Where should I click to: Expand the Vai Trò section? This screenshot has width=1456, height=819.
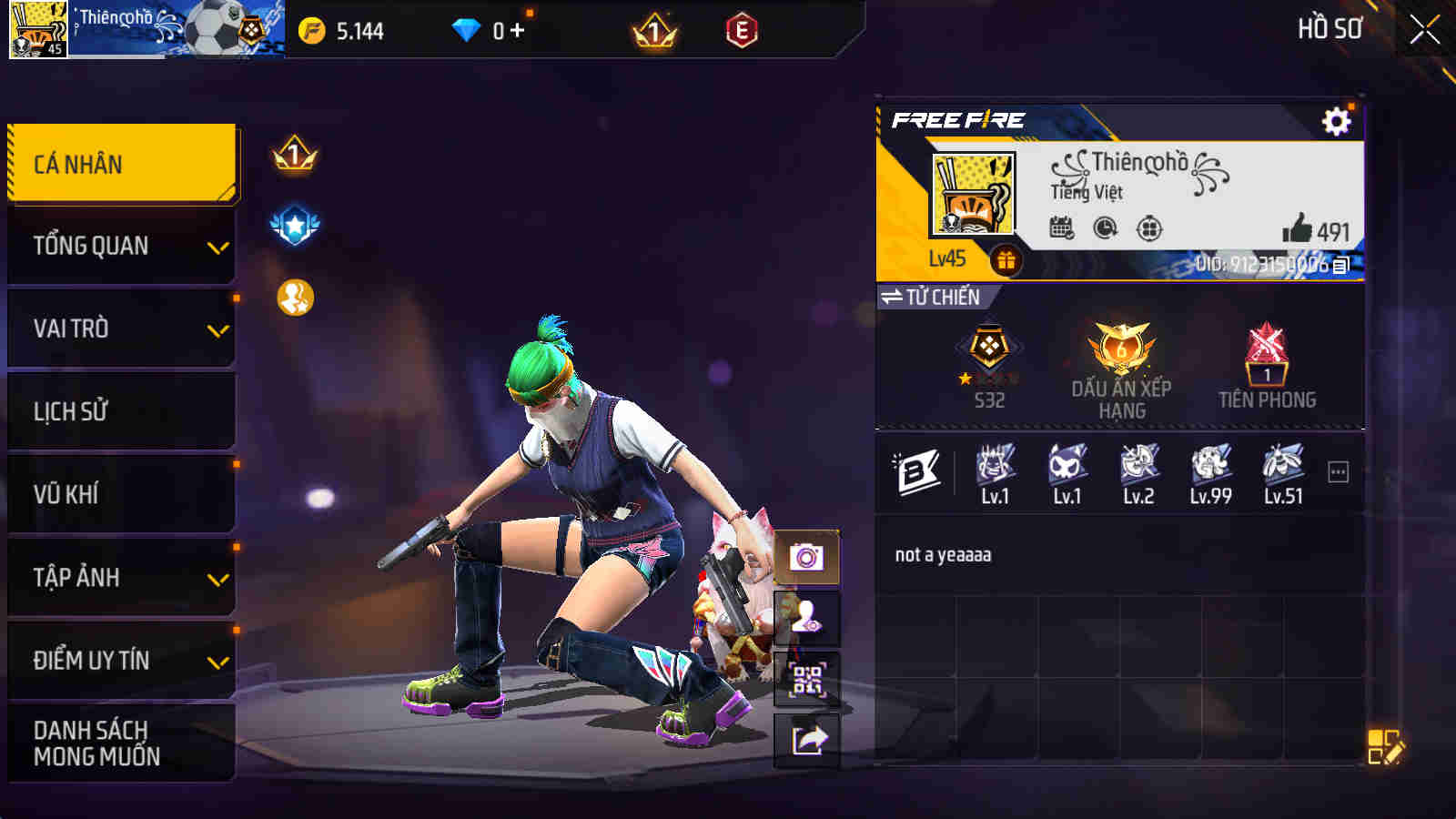pos(120,327)
